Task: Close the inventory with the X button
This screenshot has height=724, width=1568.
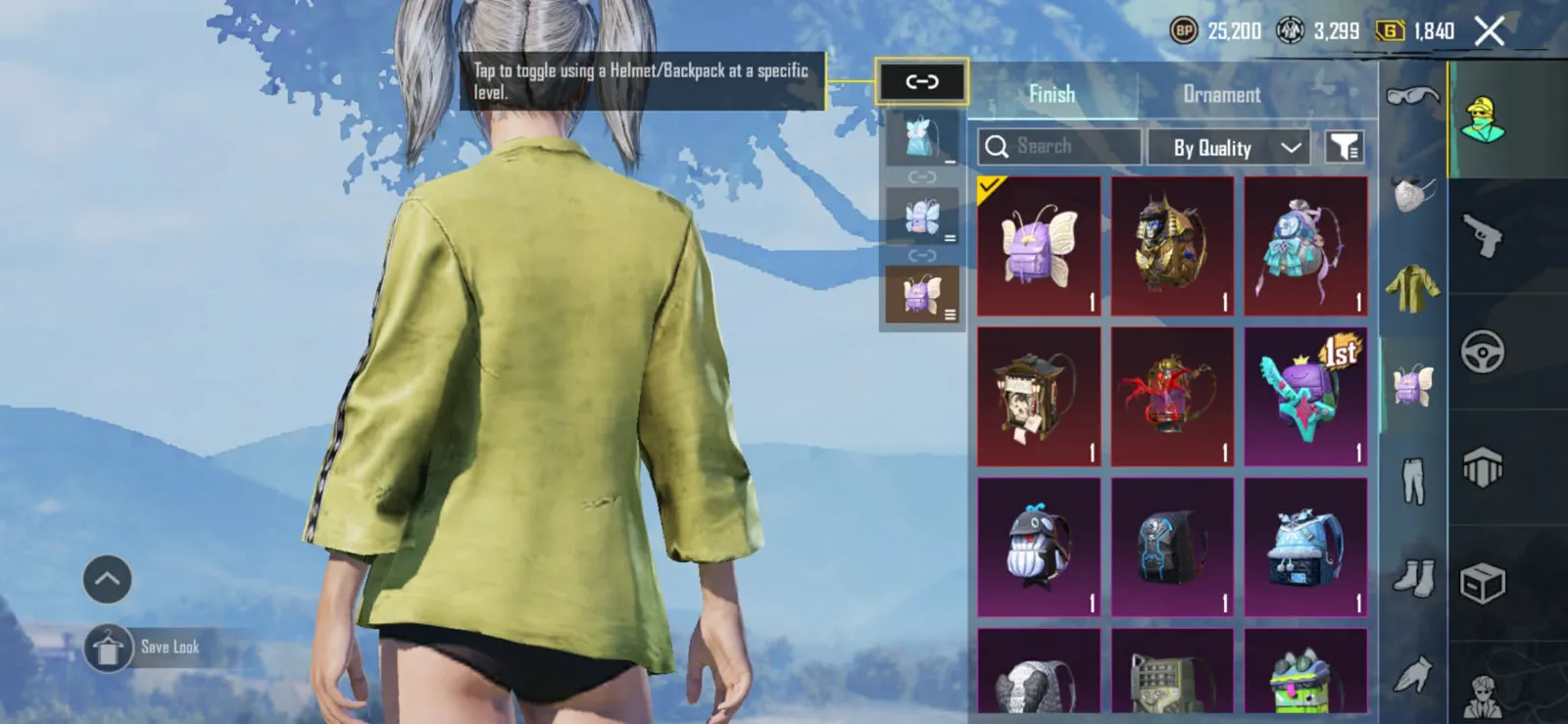Action: pyautogui.click(x=1490, y=32)
